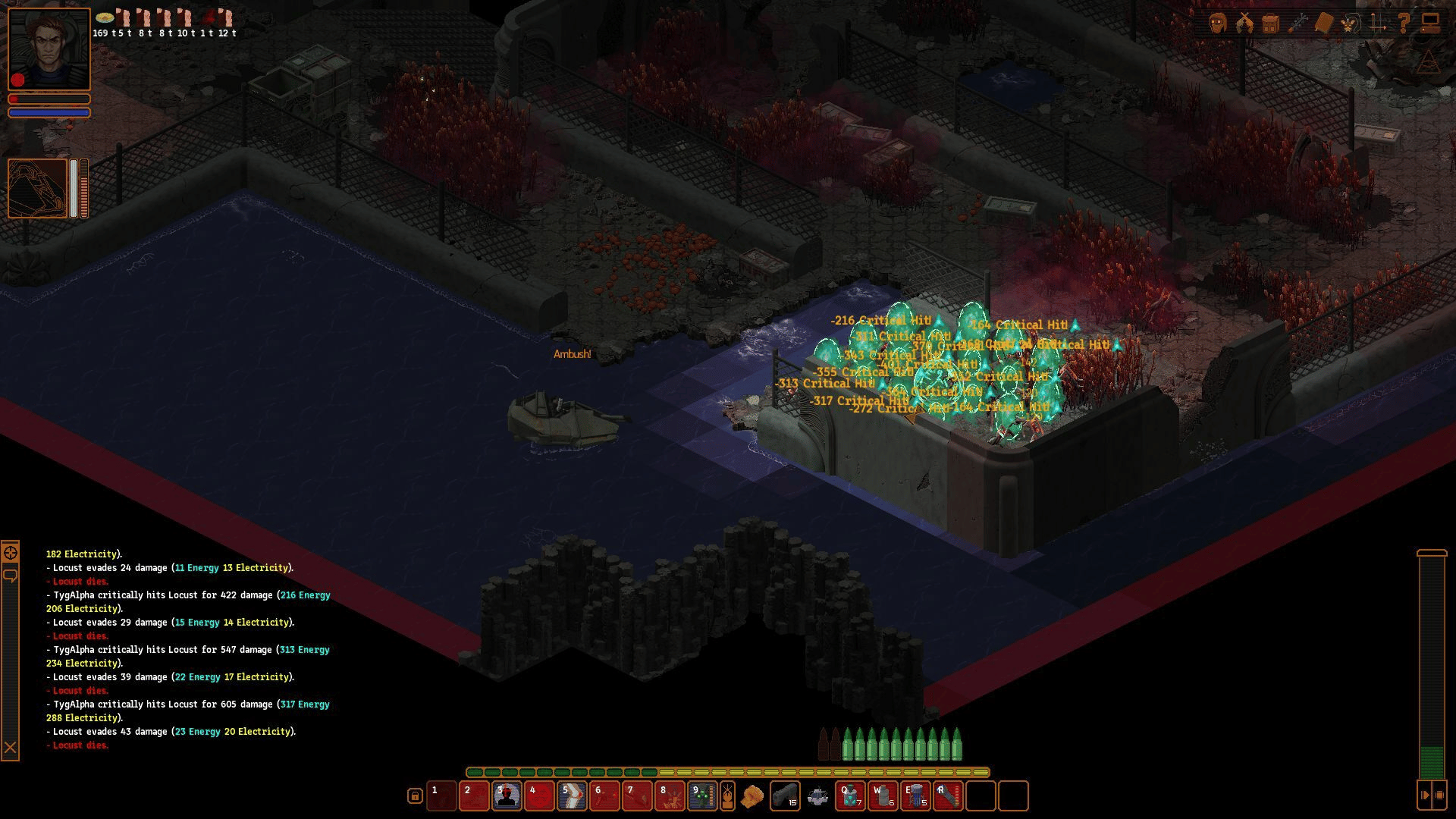This screenshot has width=1456, height=819.
Task: Open the combat stats crossed pistols icon
Action: tap(1244, 24)
